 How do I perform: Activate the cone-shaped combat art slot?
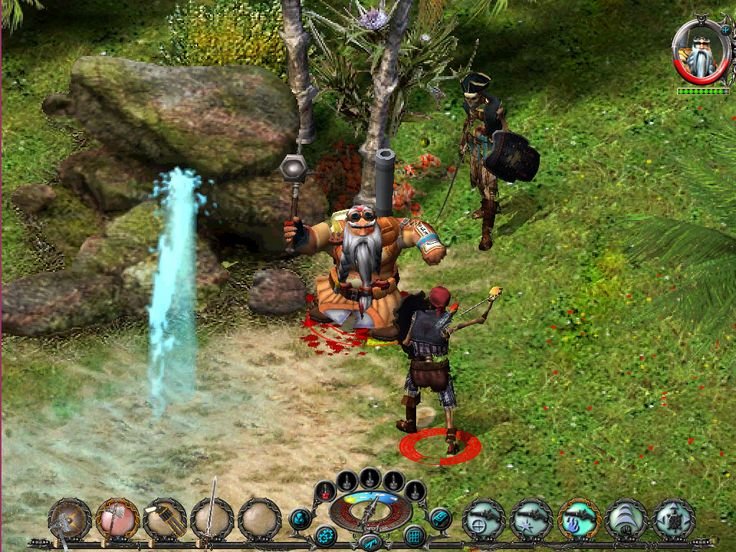(x=627, y=520)
